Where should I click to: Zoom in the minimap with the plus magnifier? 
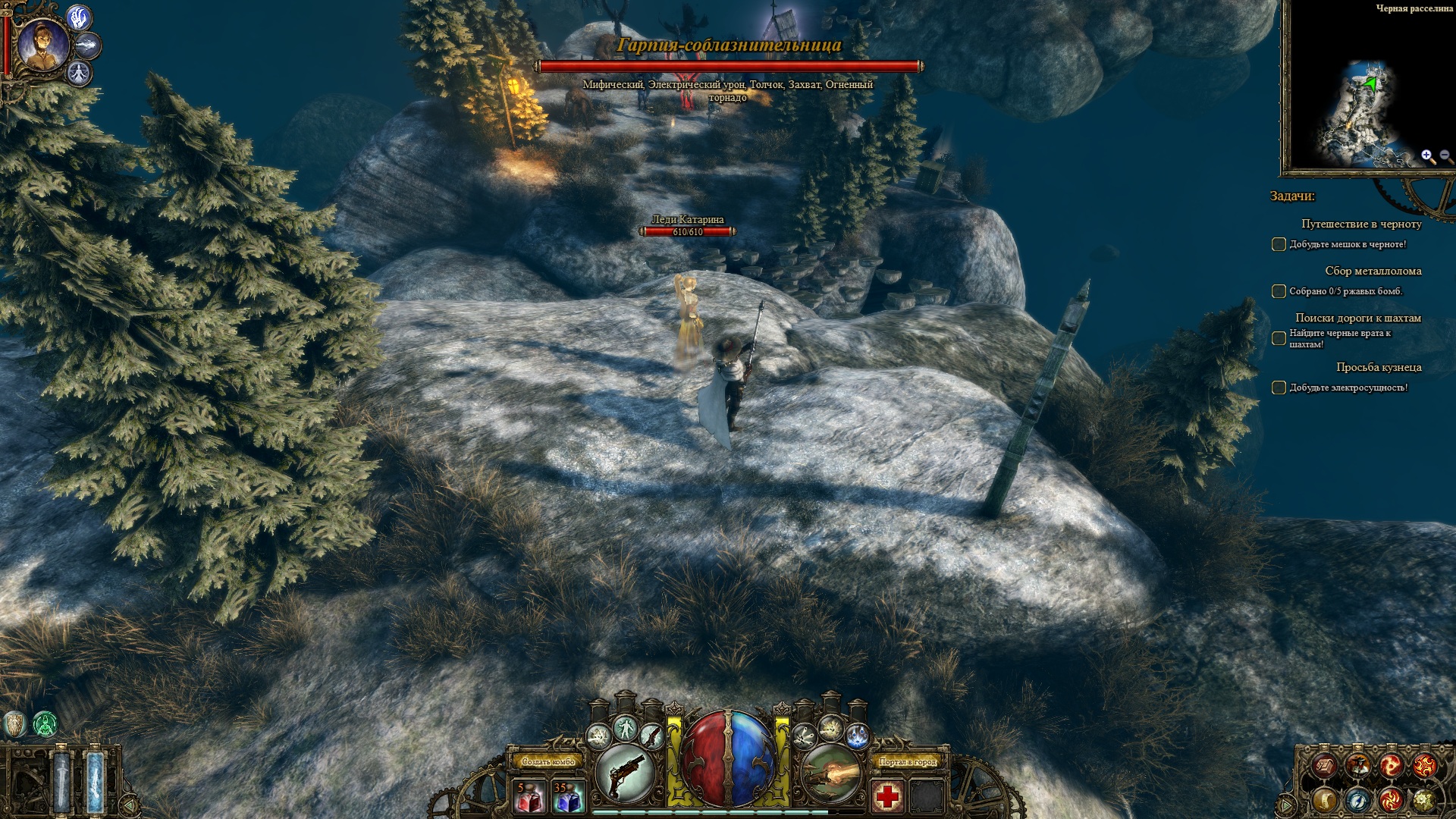point(1427,156)
